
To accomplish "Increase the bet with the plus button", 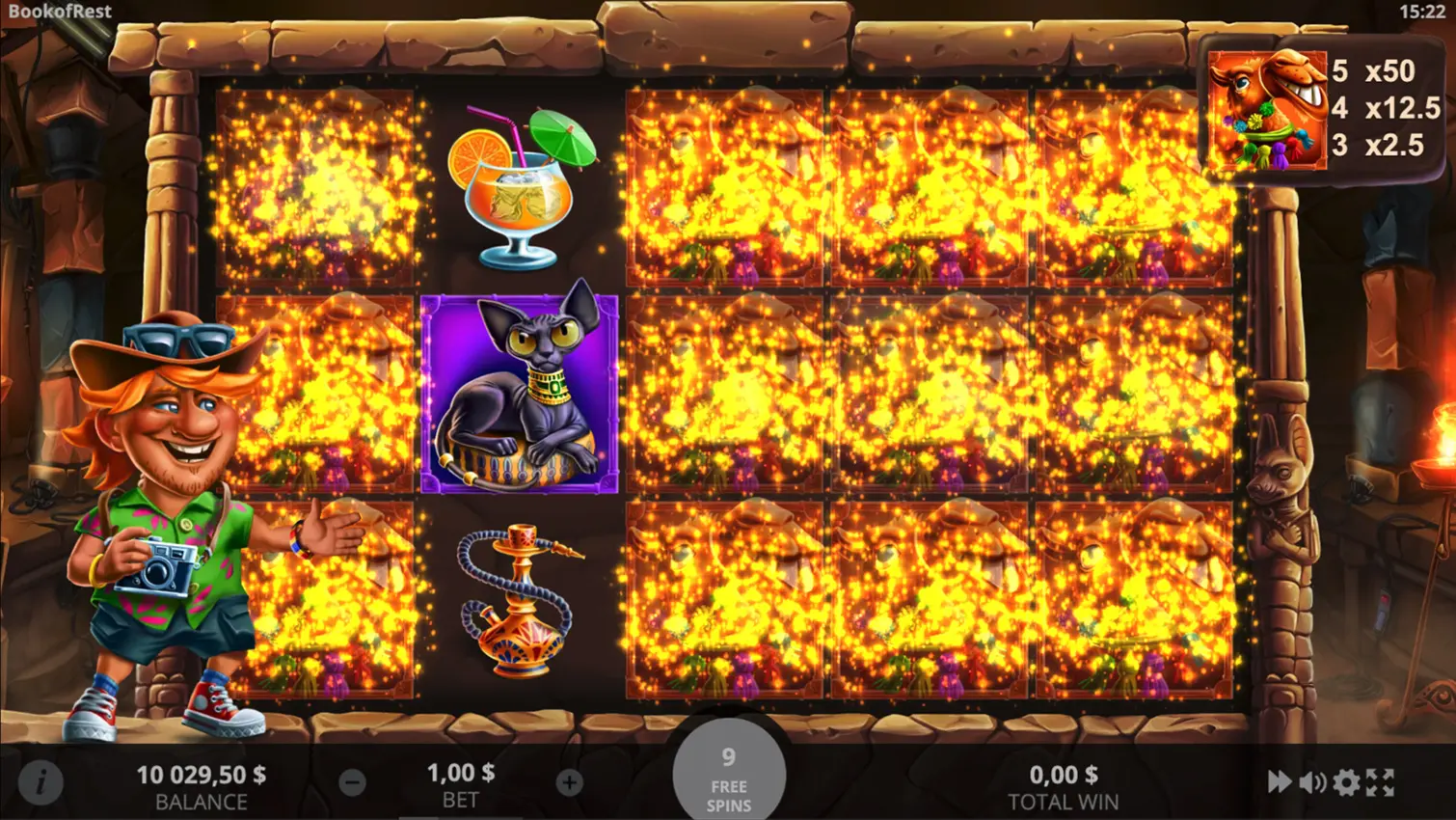I will click(x=569, y=782).
